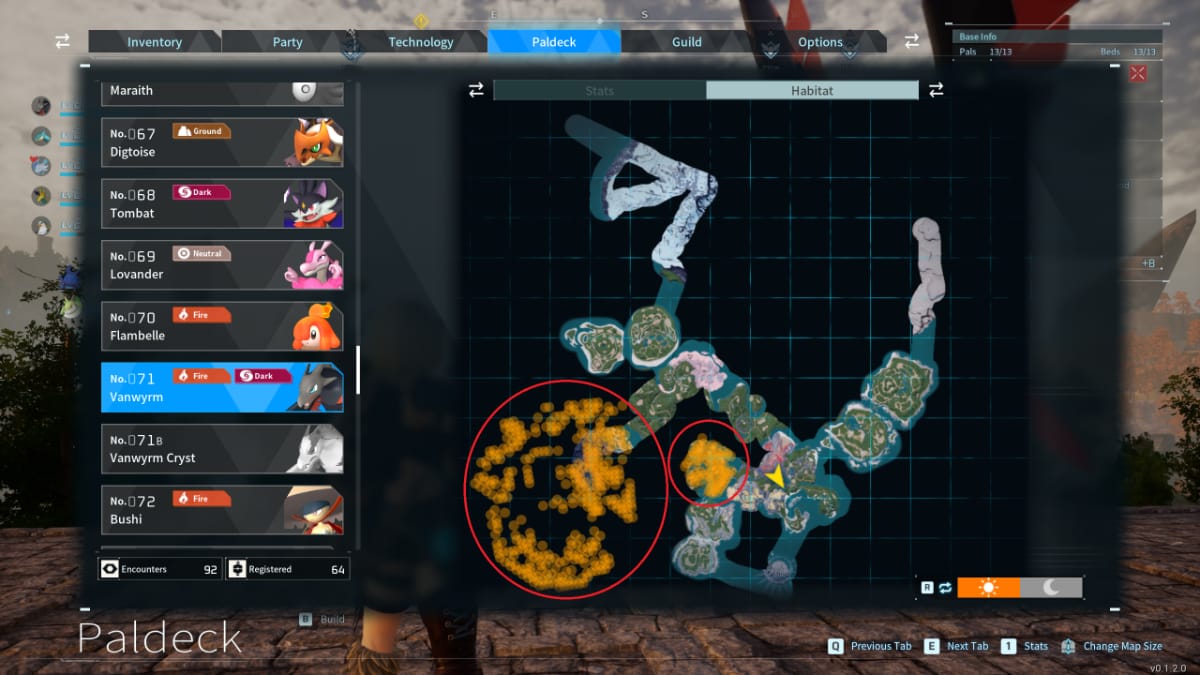Image resolution: width=1200 pixels, height=675 pixels.
Task: Switch to the Party tab
Action: tap(287, 42)
